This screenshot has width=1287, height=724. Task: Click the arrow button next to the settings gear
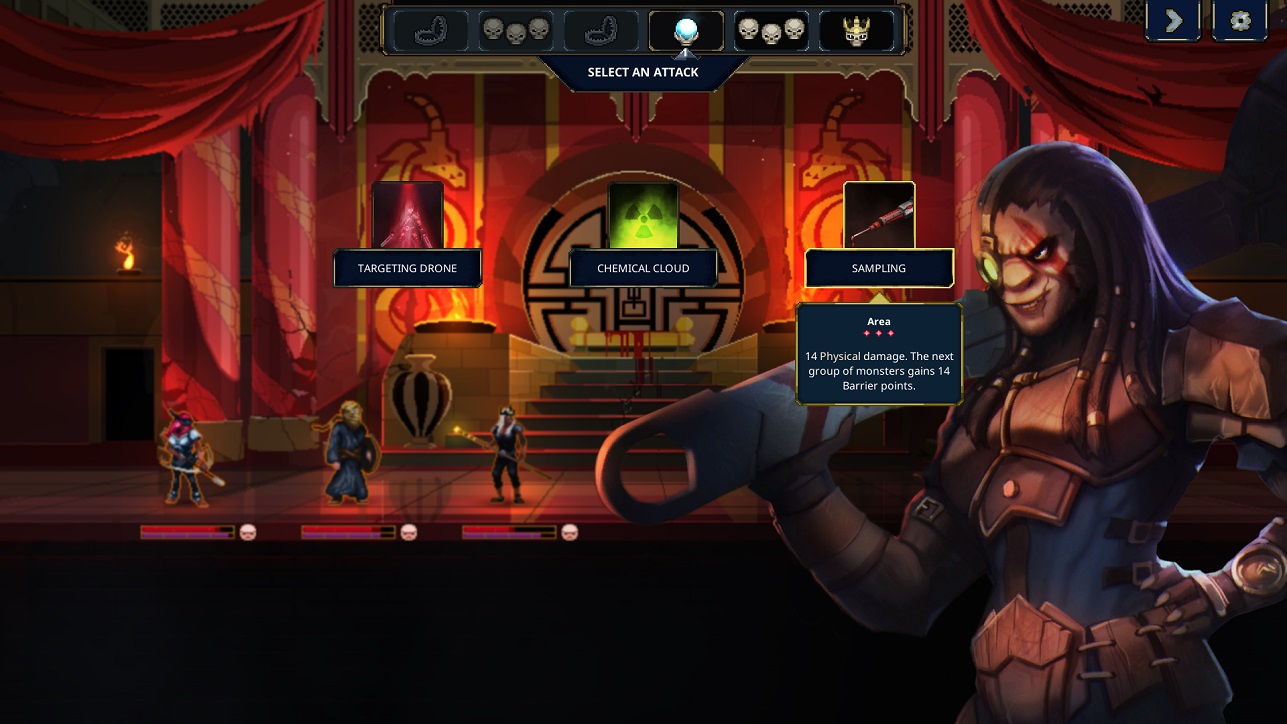[x=1172, y=20]
